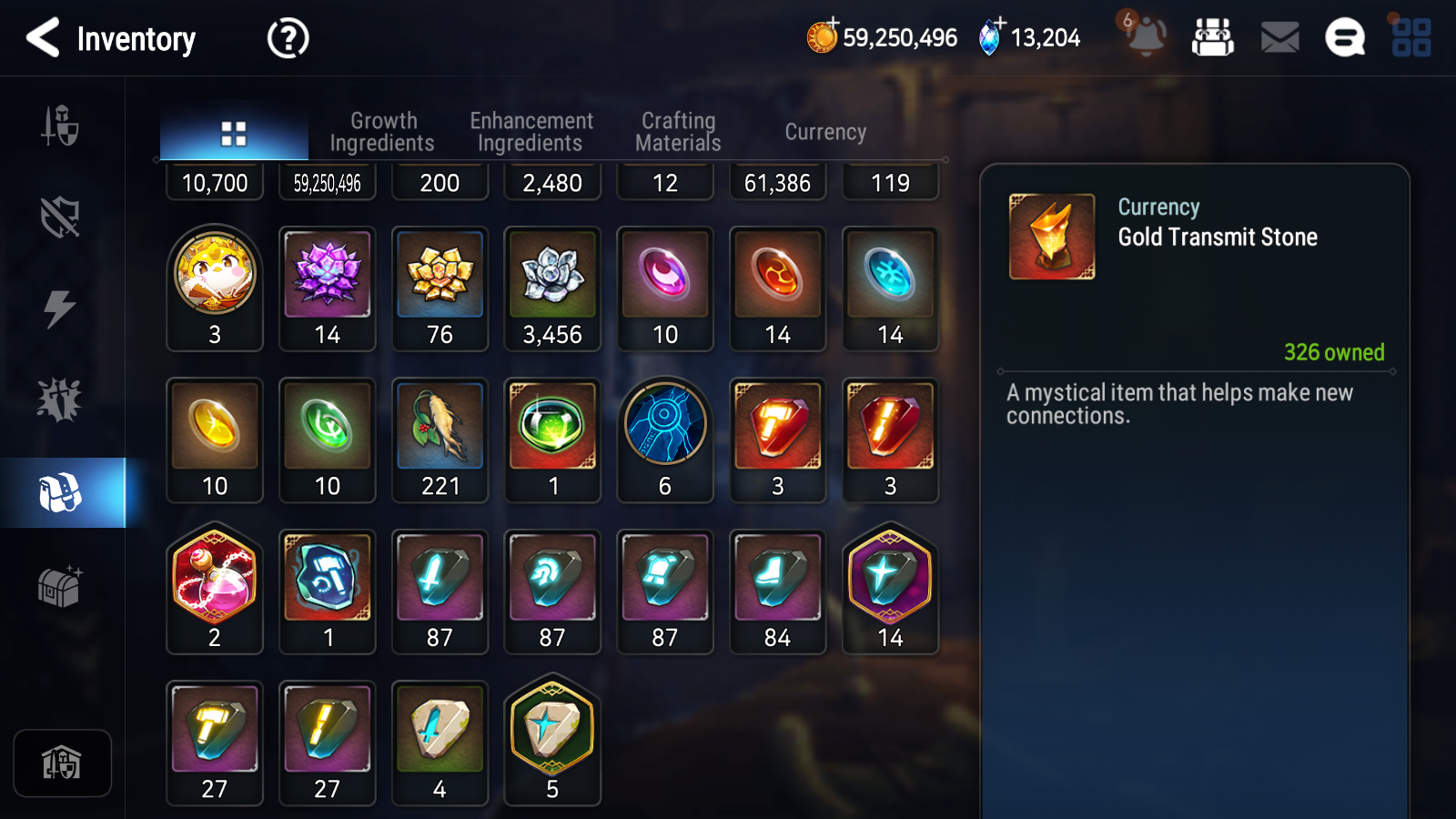Viewport: 1456px width, 819px height.
Task: Select the Penguin item with quantity 3
Action: click(x=215, y=280)
